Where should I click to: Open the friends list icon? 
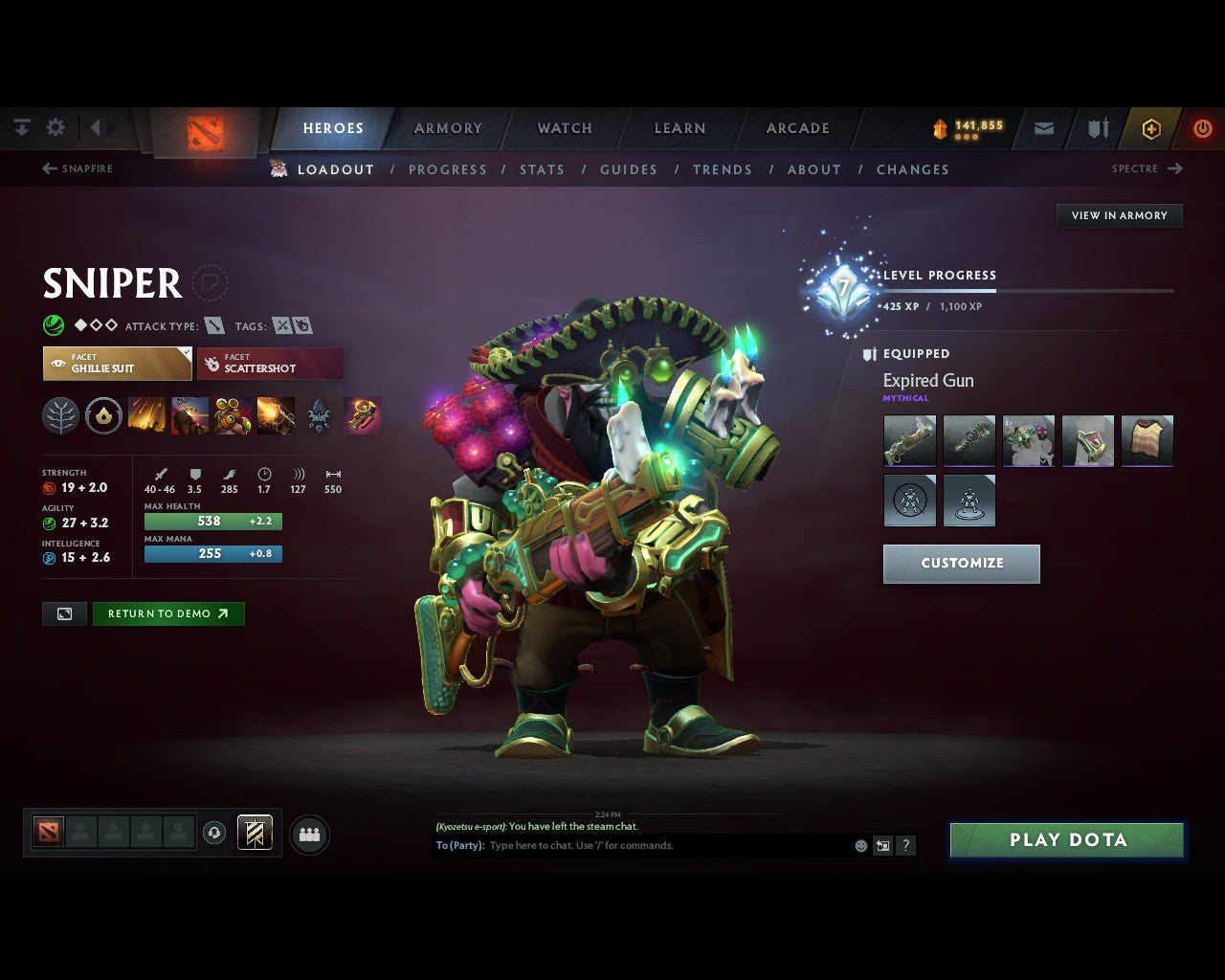click(x=308, y=835)
